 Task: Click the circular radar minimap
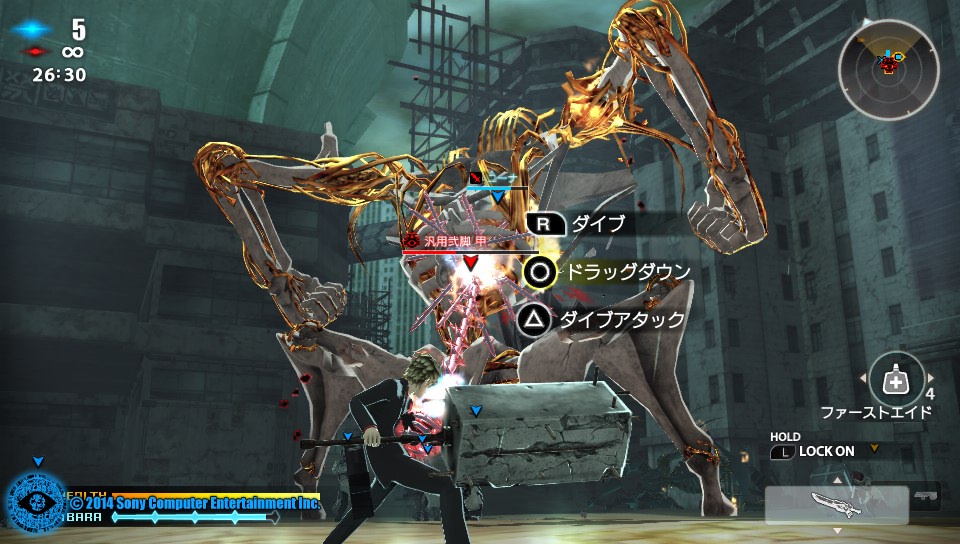click(889, 70)
